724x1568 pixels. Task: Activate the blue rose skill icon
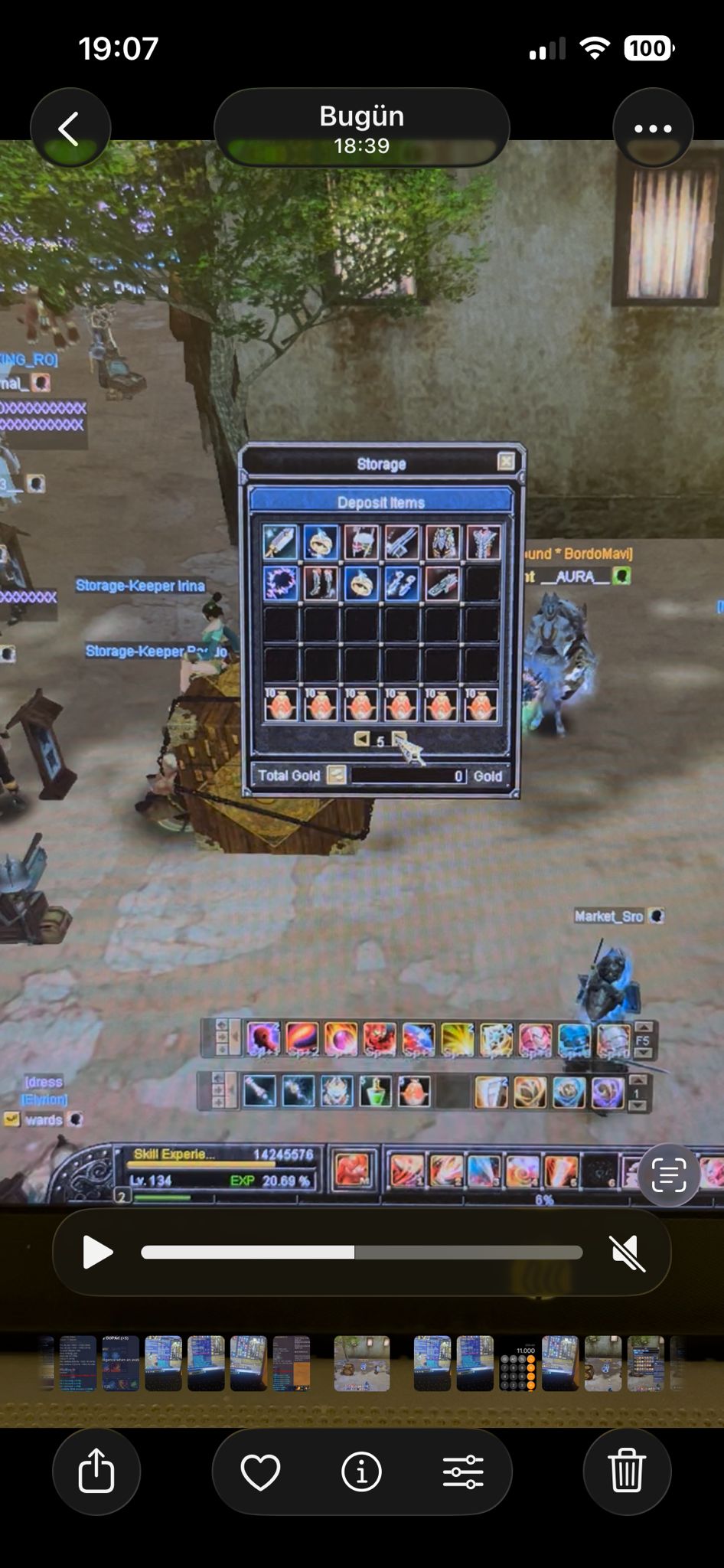pyautogui.click(x=569, y=1092)
